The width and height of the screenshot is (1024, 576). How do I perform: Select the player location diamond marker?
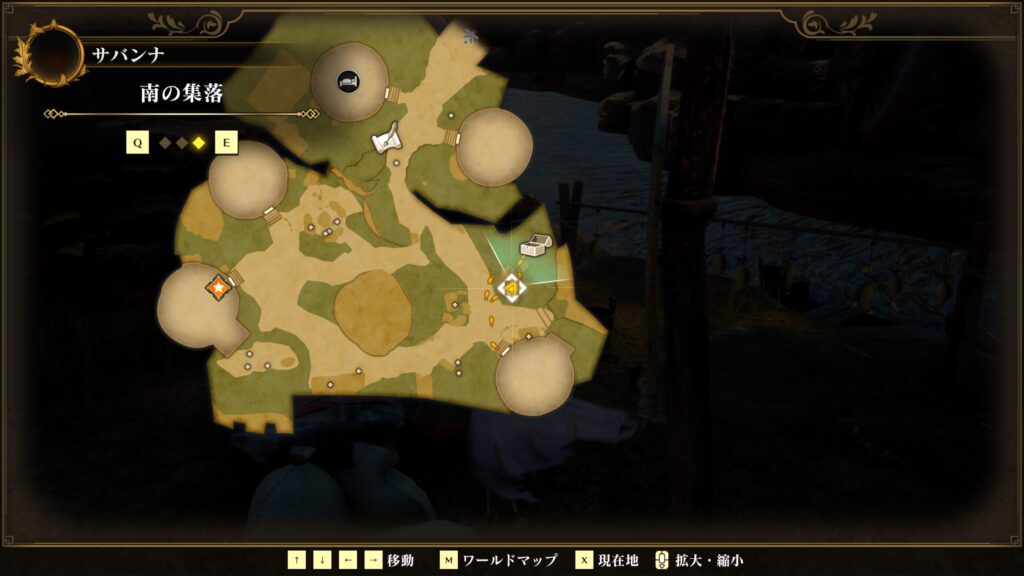click(x=512, y=288)
